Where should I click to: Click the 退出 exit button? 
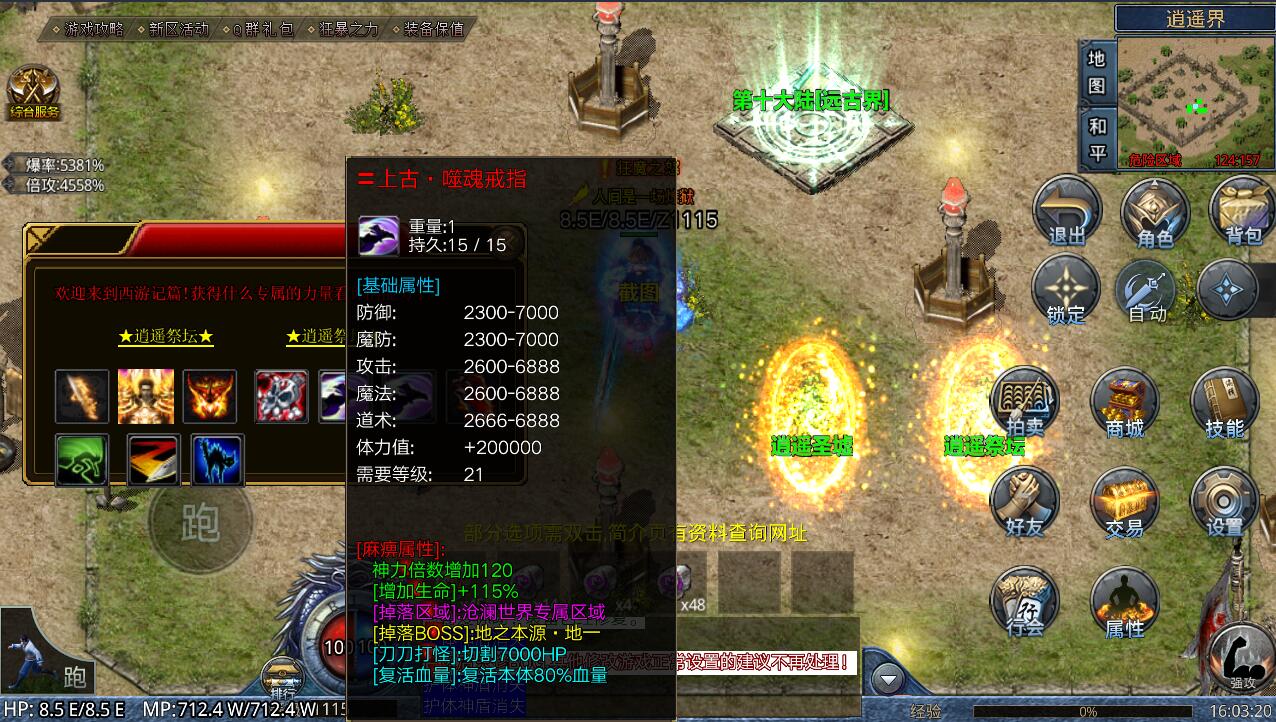point(1066,212)
